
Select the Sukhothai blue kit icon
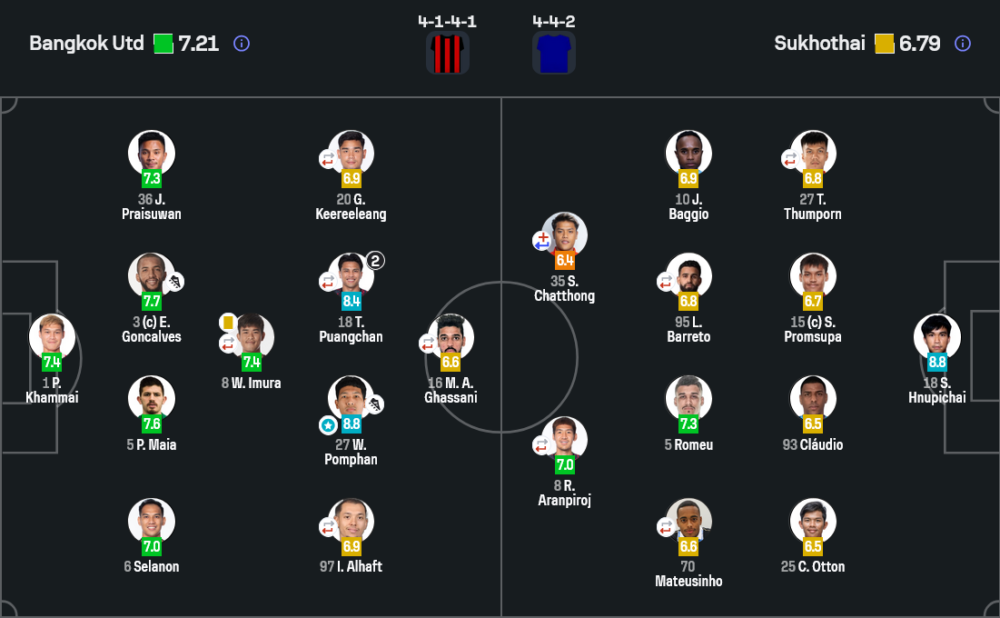click(554, 53)
